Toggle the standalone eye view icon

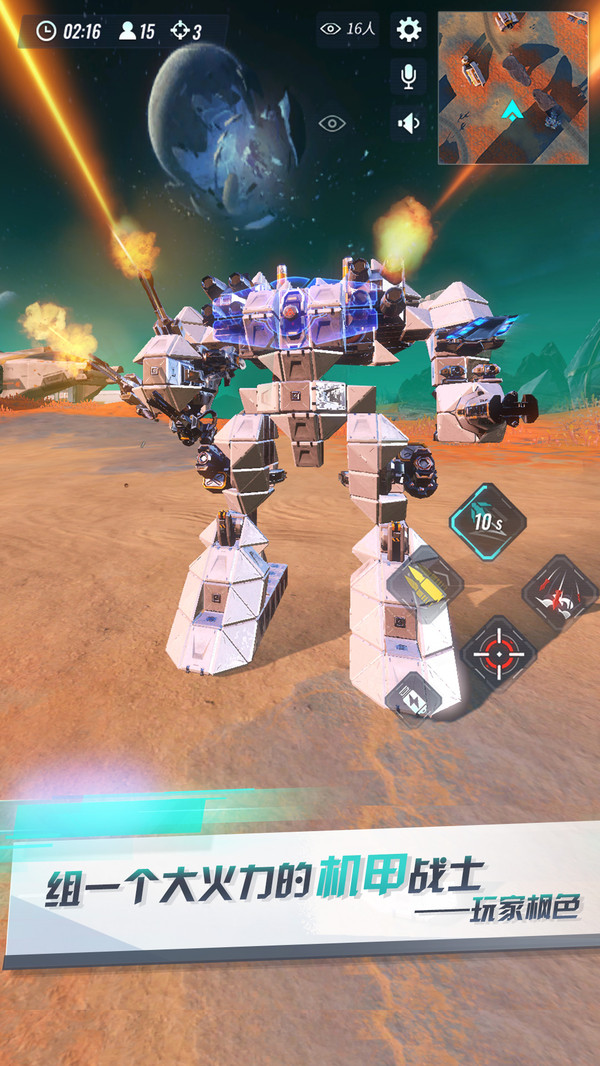tap(332, 124)
